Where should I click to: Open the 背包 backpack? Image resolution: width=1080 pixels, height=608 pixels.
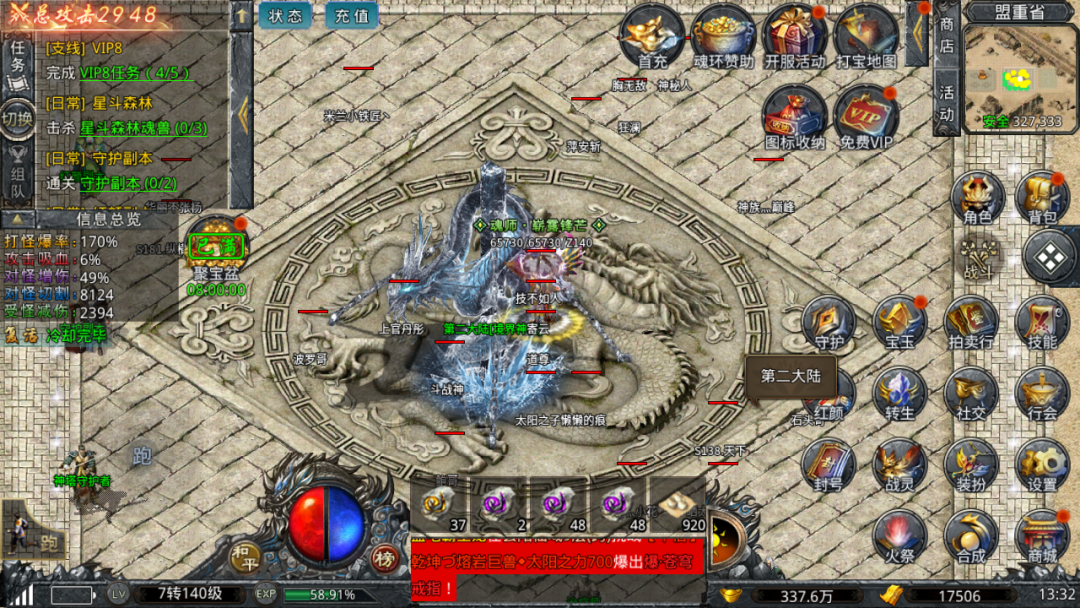(x=1042, y=196)
